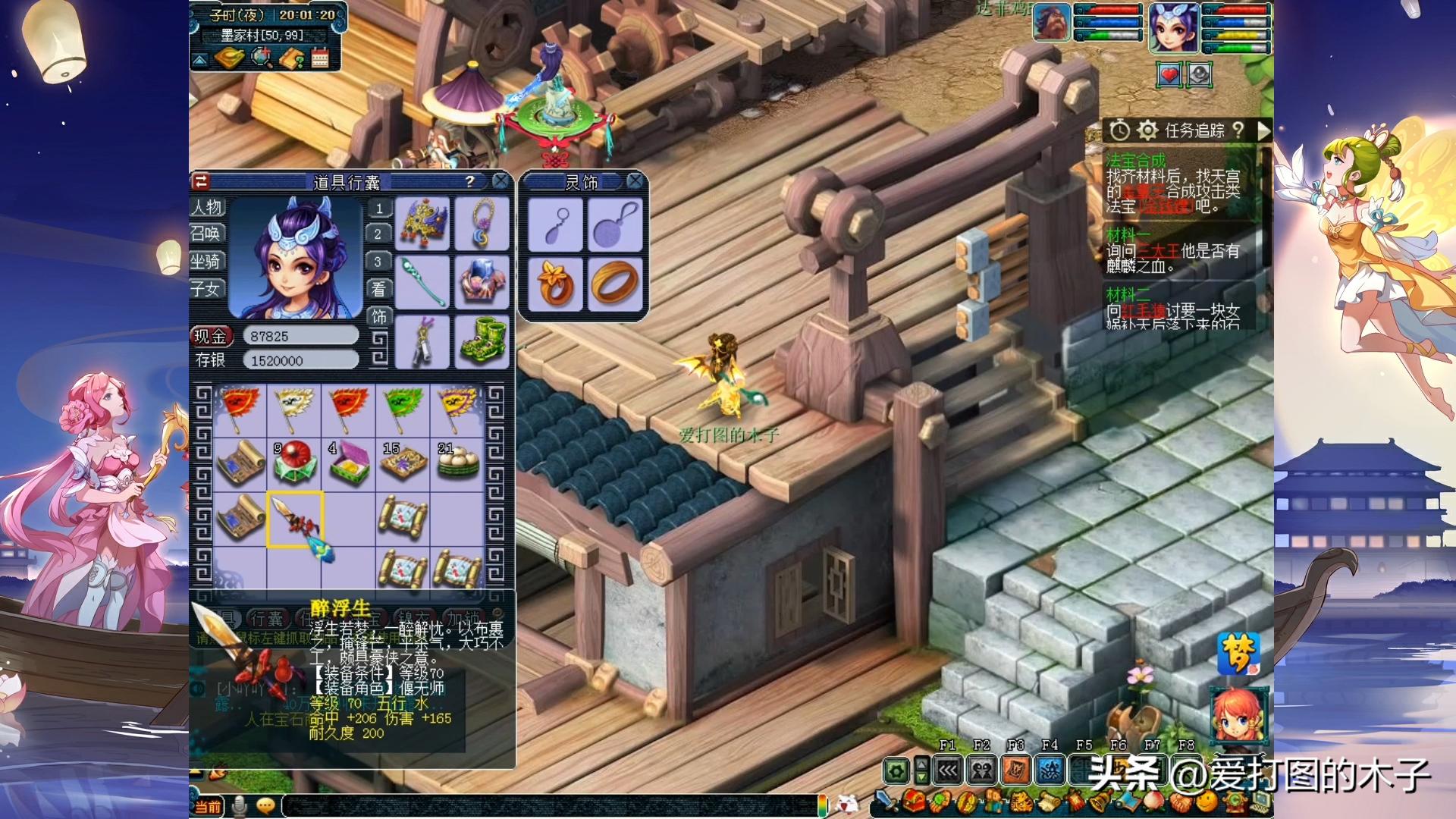This screenshot has height=819, width=1456.
Task: Toggle the microphone beside the chat bar
Action: pos(239,806)
